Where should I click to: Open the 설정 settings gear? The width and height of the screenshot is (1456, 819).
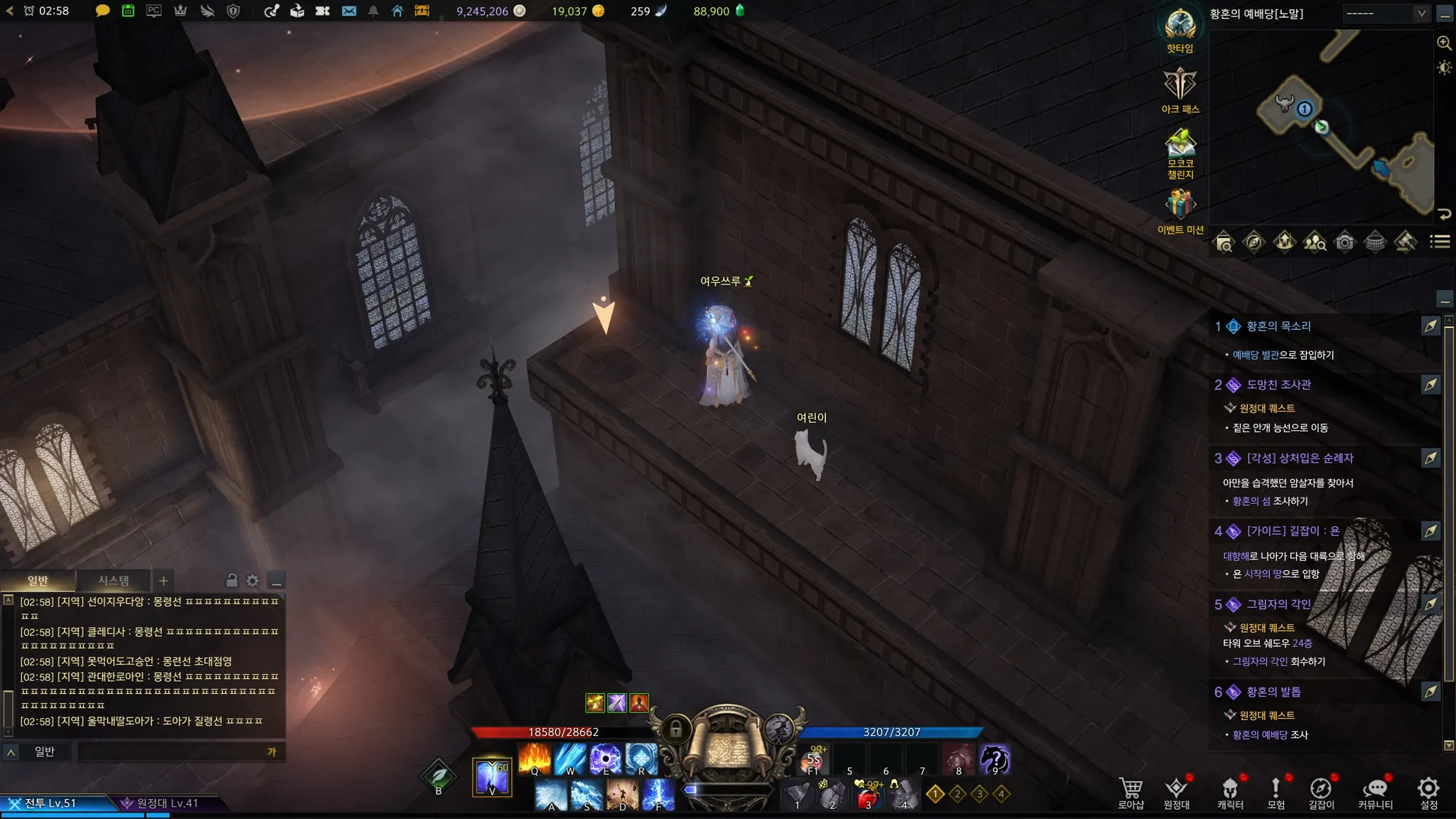point(1428,793)
